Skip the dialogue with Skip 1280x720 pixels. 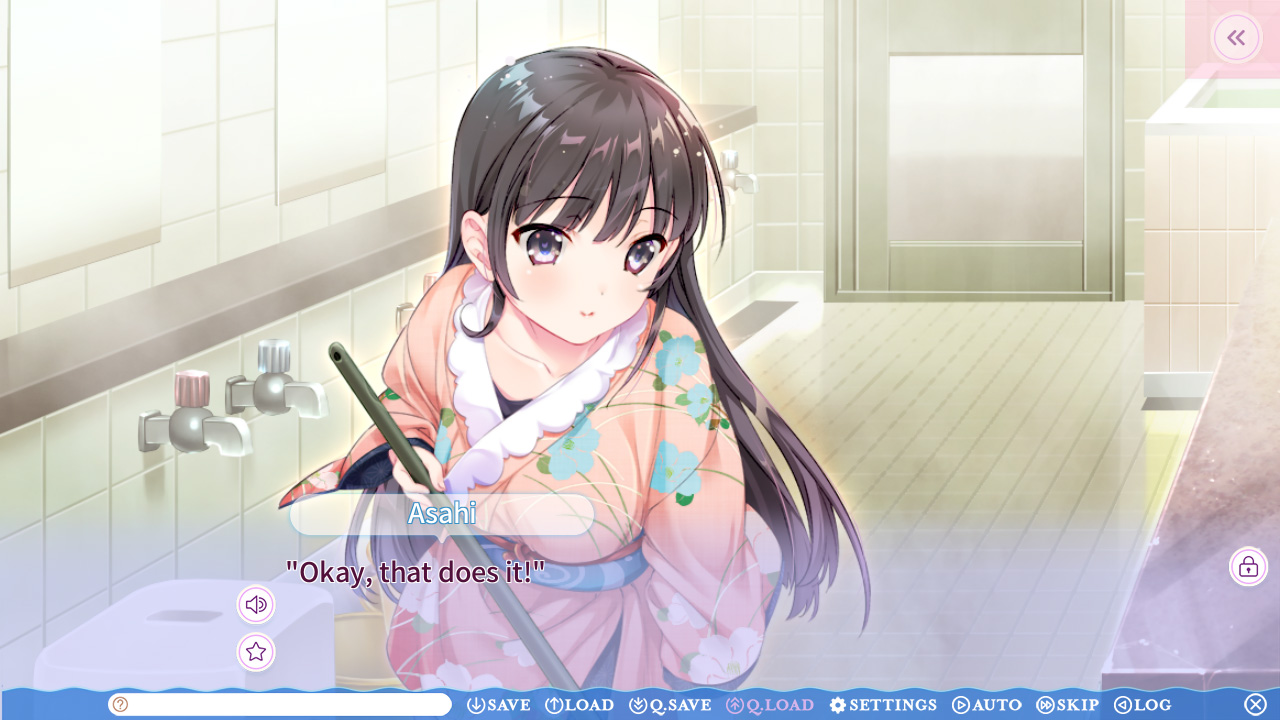click(1068, 705)
